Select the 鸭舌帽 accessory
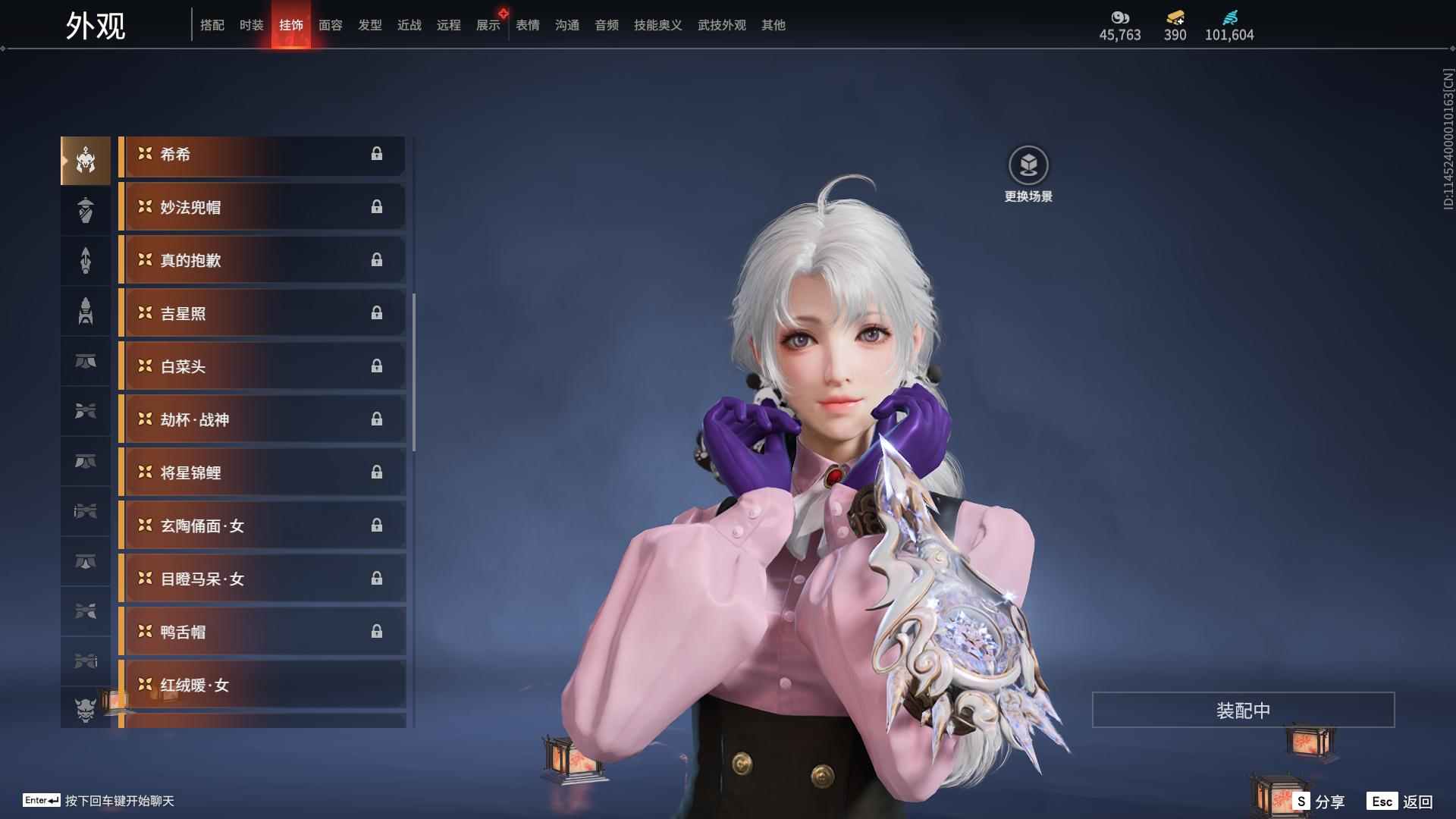This screenshot has height=819, width=1456. coord(262,632)
